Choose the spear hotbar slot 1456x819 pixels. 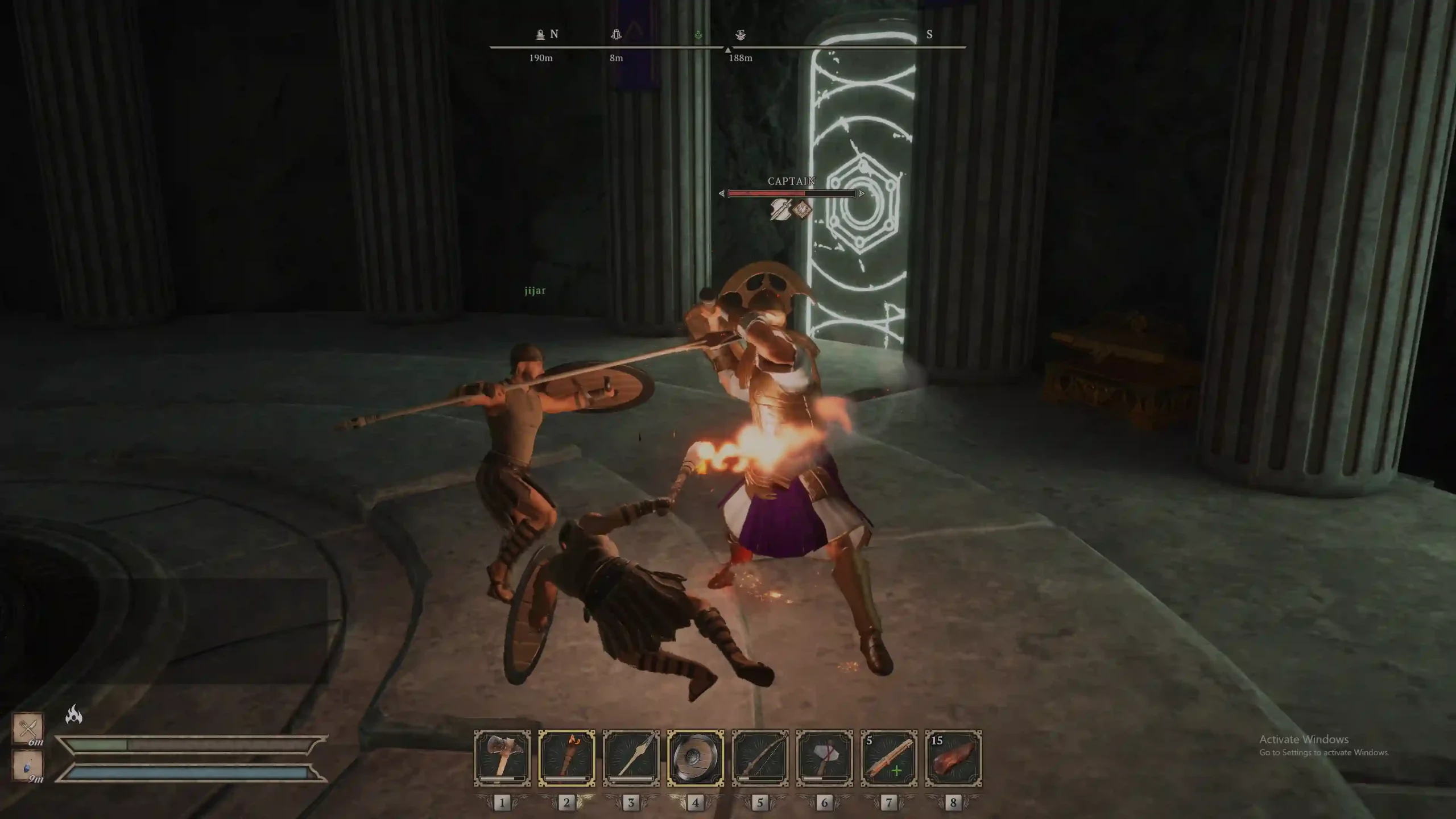[631, 758]
